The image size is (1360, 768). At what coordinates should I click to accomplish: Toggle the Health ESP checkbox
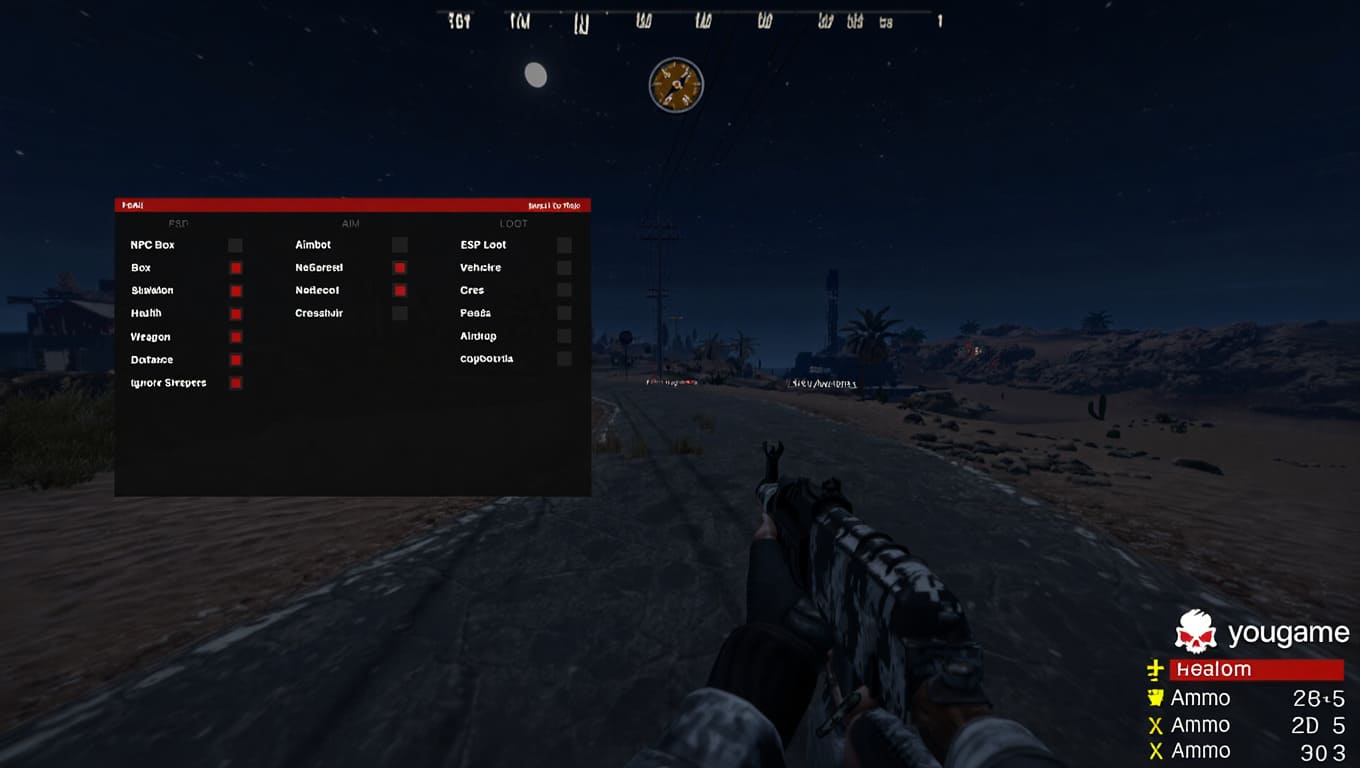click(x=236, y=314)
